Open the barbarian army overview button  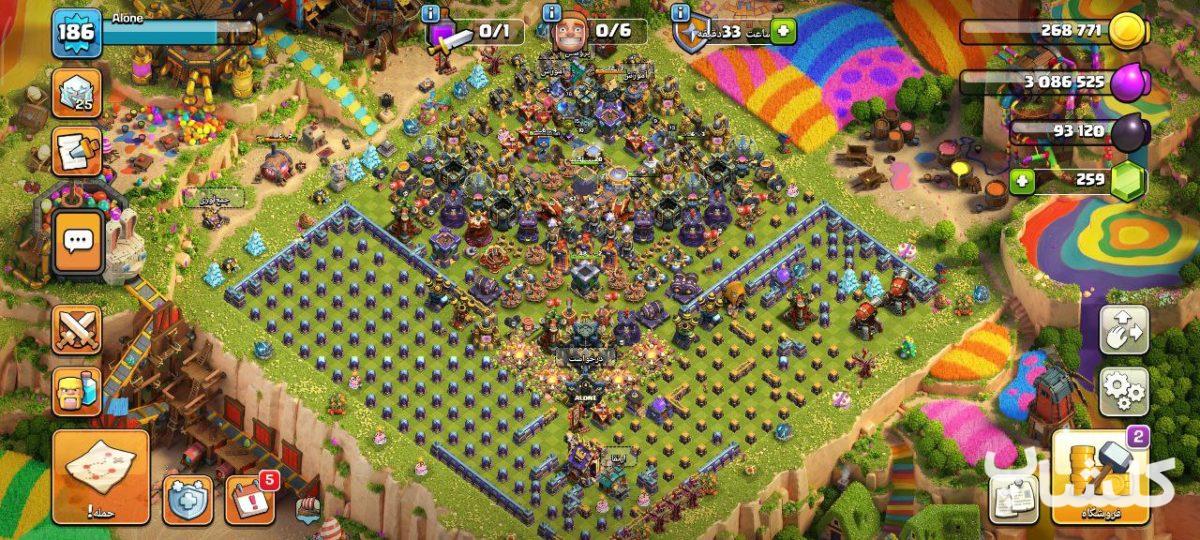(x=77, y=390)
